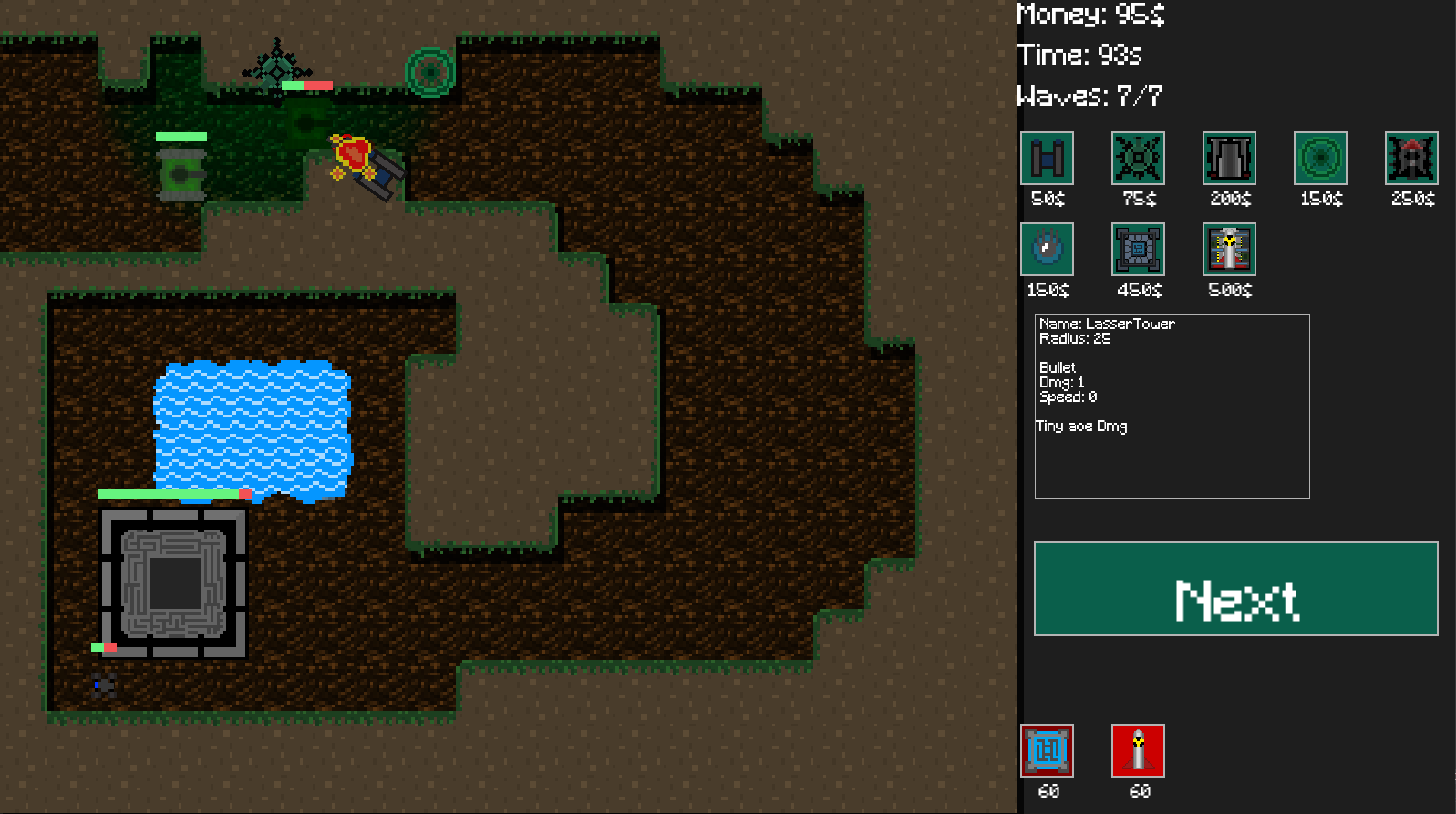1456x814 pixels.
Task: Select the 50$ barricade tower icon
Action: [1047, 158]
